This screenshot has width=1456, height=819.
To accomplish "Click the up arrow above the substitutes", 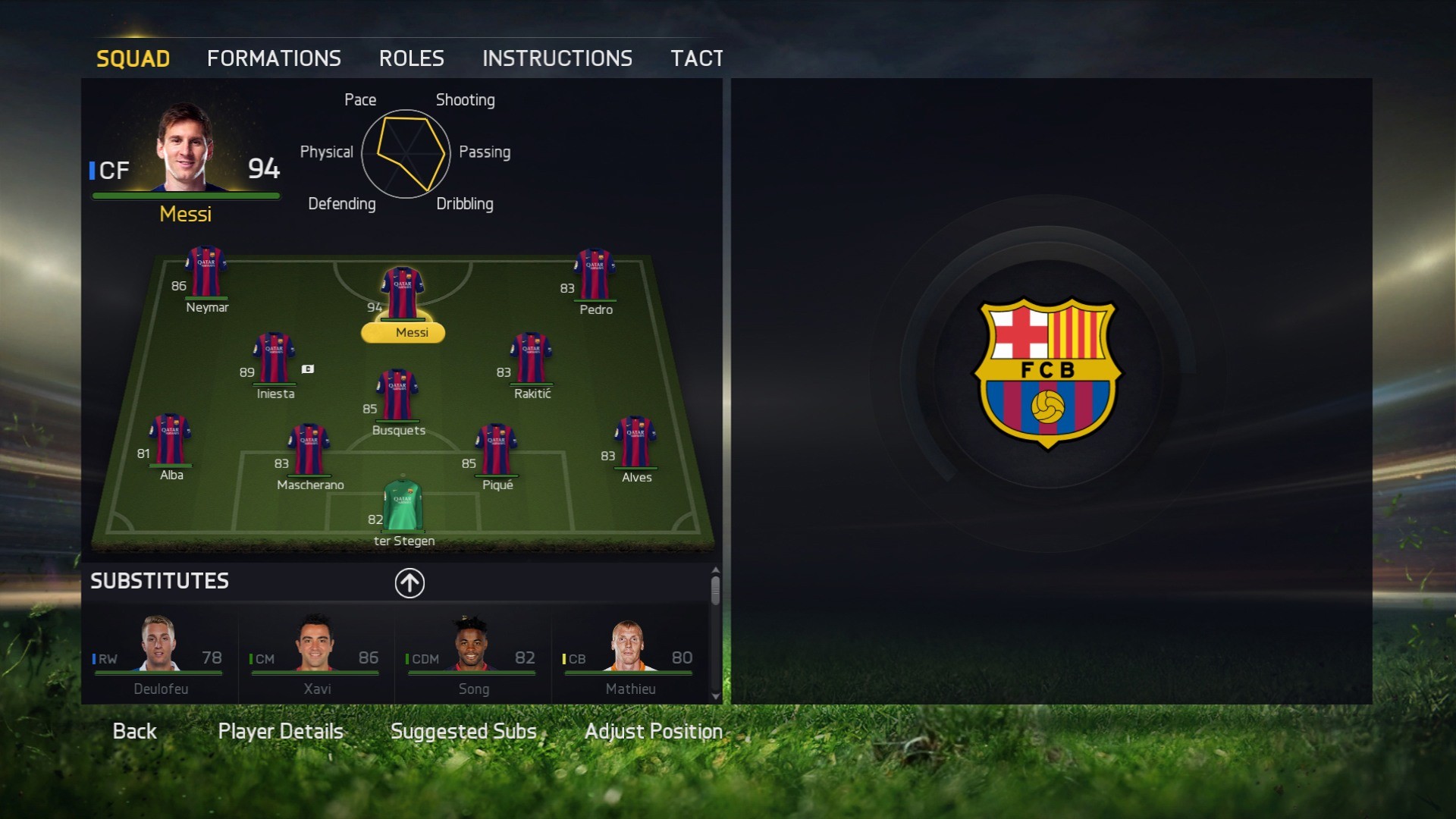I will pos(409,582).
